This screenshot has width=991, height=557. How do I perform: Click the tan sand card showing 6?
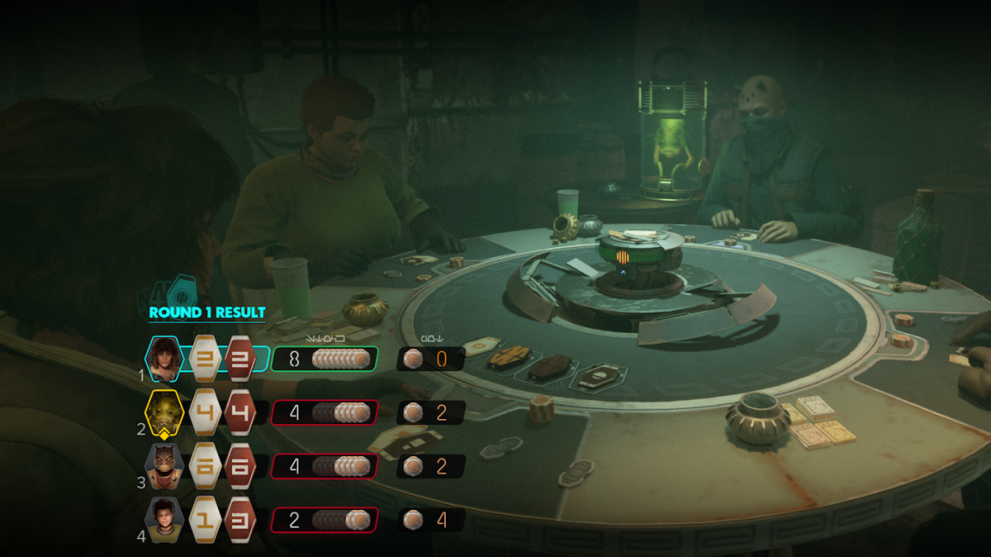[206, 466]
